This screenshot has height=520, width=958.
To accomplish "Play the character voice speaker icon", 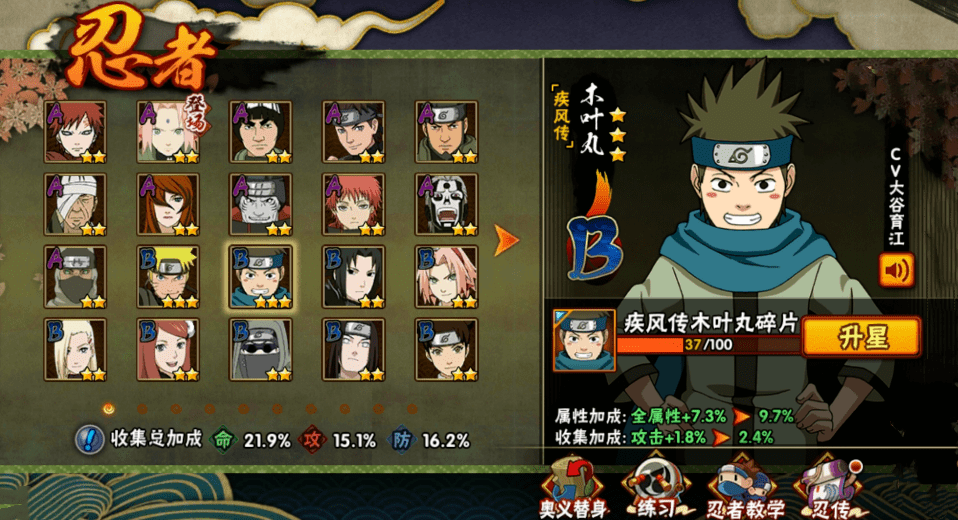I will click(x=896, y=270).
